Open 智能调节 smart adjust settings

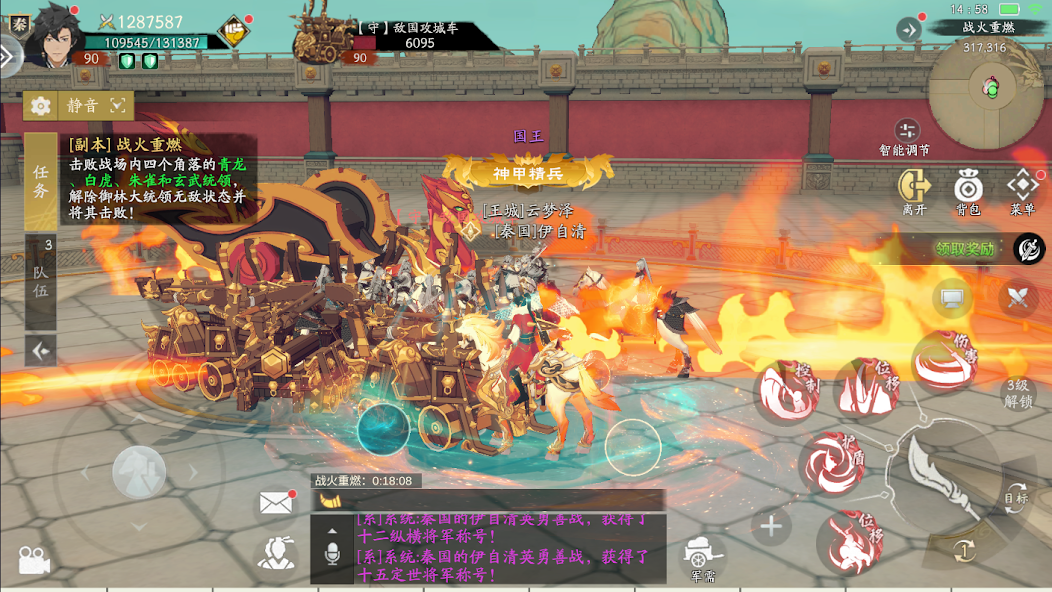[906, 136]
